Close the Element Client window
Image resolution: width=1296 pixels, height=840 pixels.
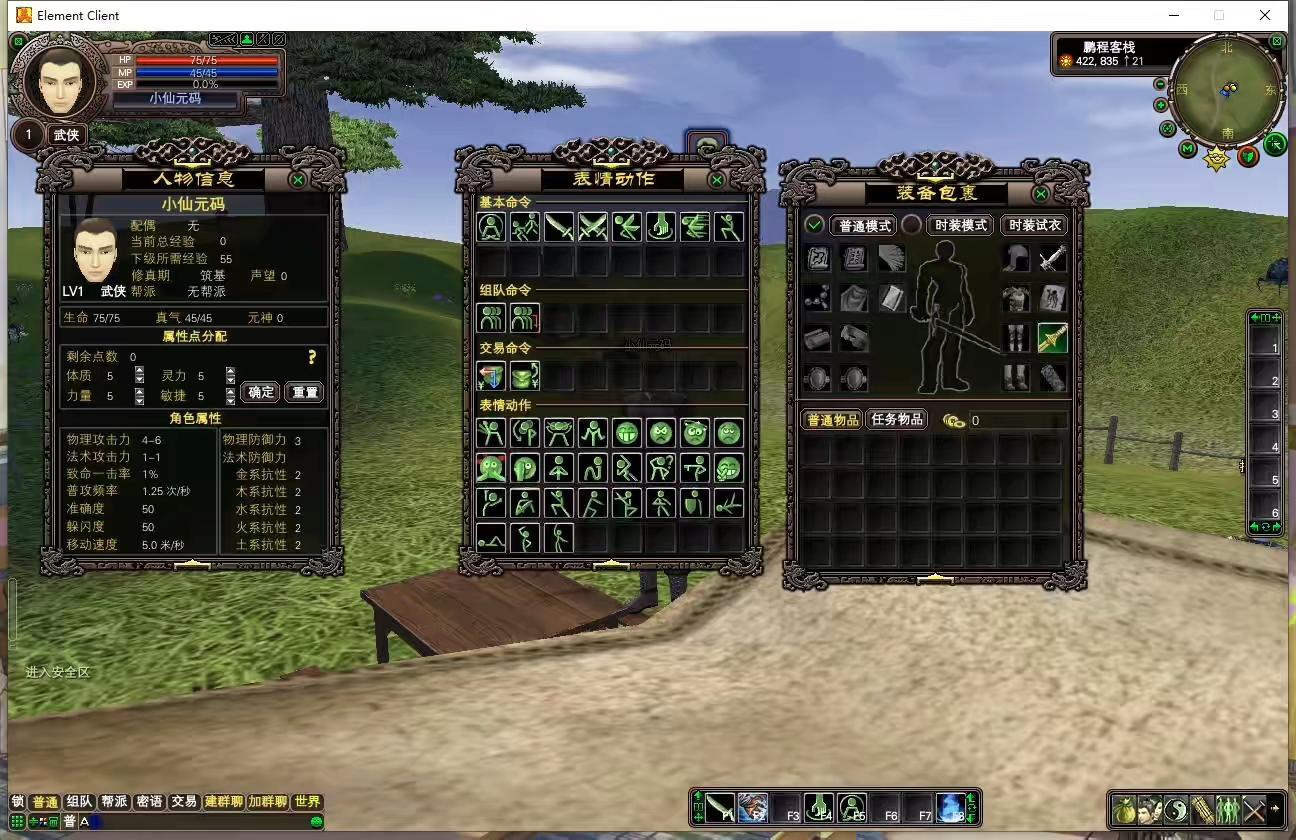[x=1265, y=15]
